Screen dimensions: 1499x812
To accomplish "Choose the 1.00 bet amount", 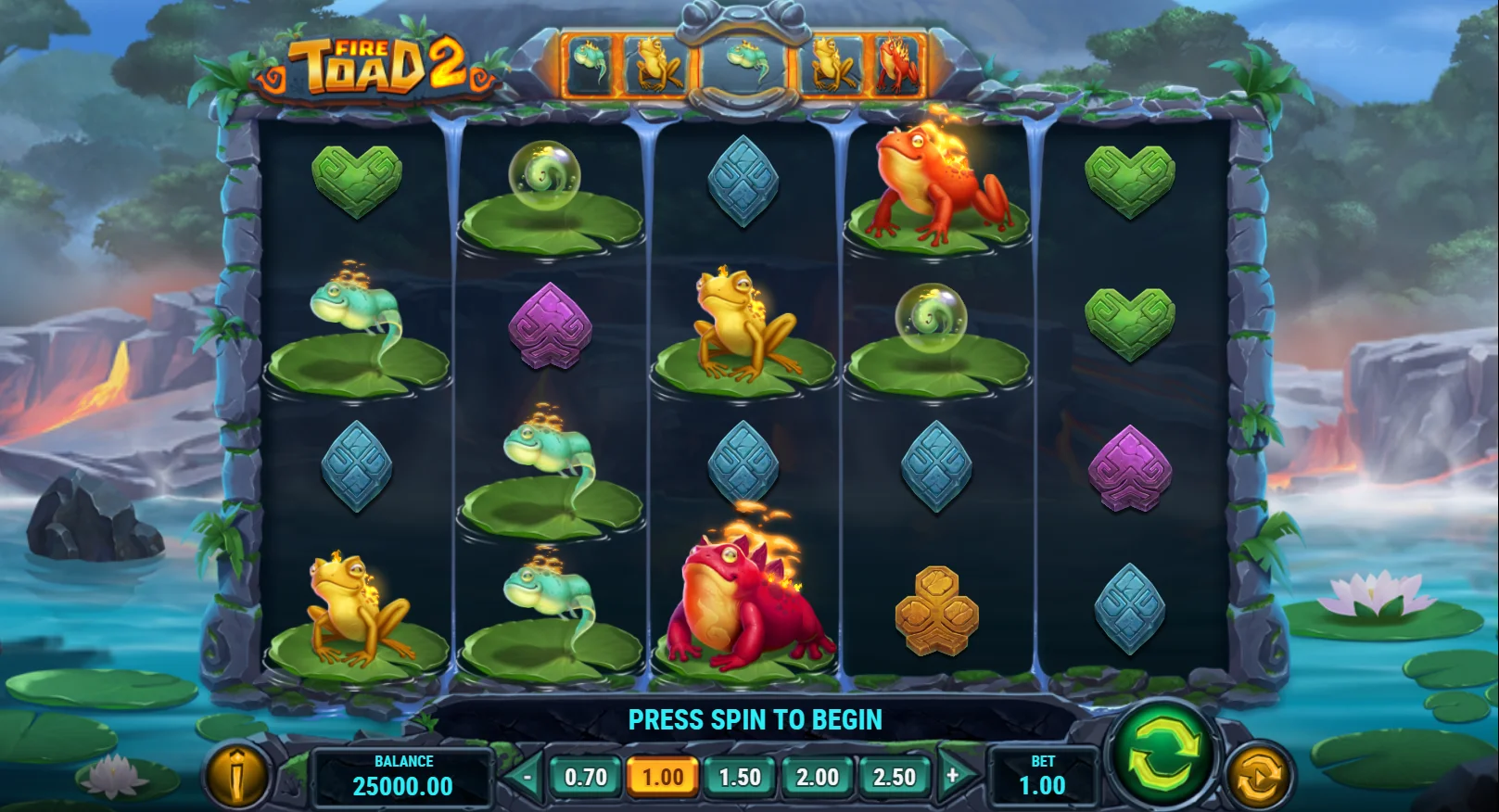I will point(663,777).
